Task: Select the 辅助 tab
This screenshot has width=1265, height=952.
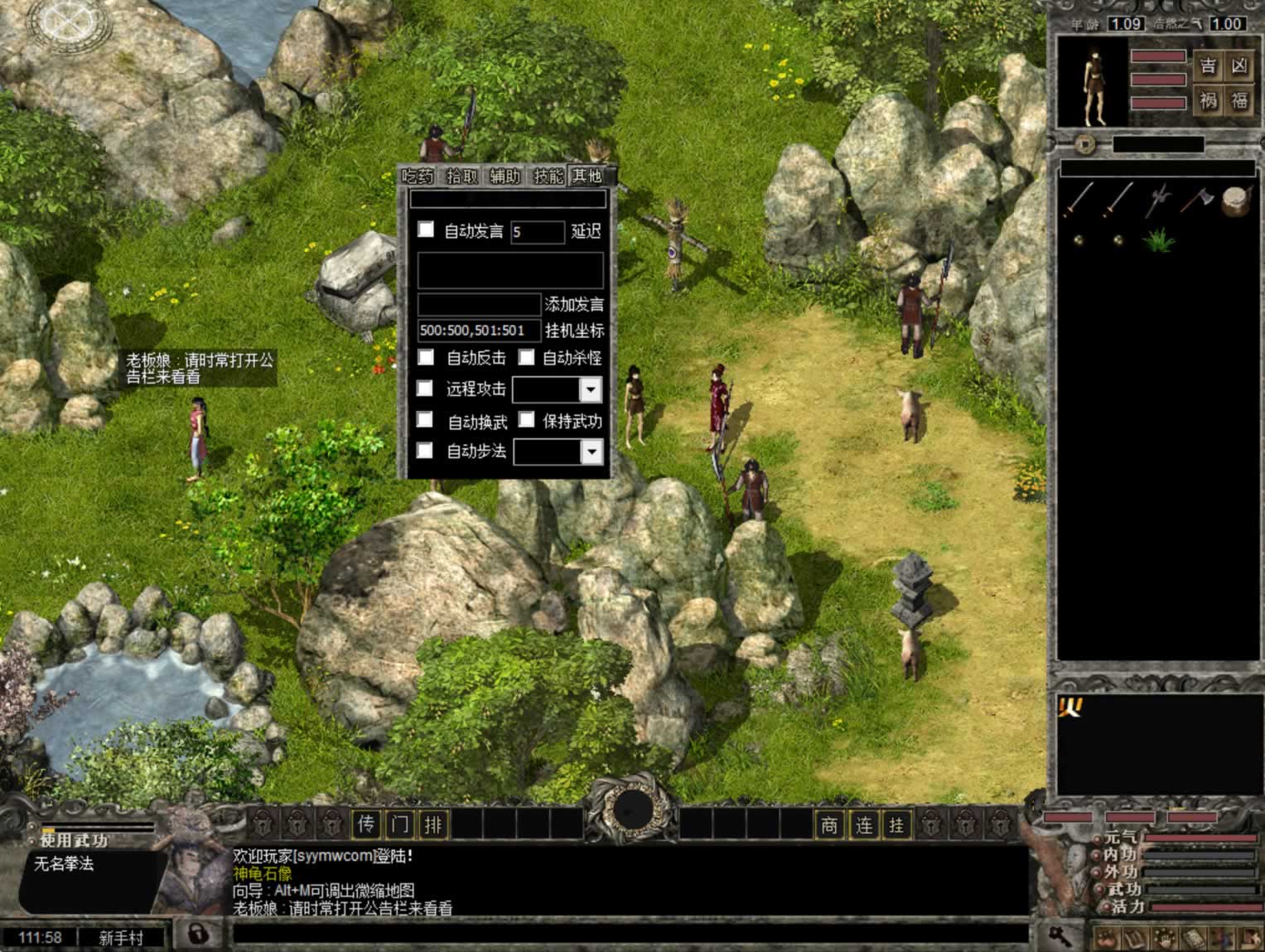Action: [505, 176]
